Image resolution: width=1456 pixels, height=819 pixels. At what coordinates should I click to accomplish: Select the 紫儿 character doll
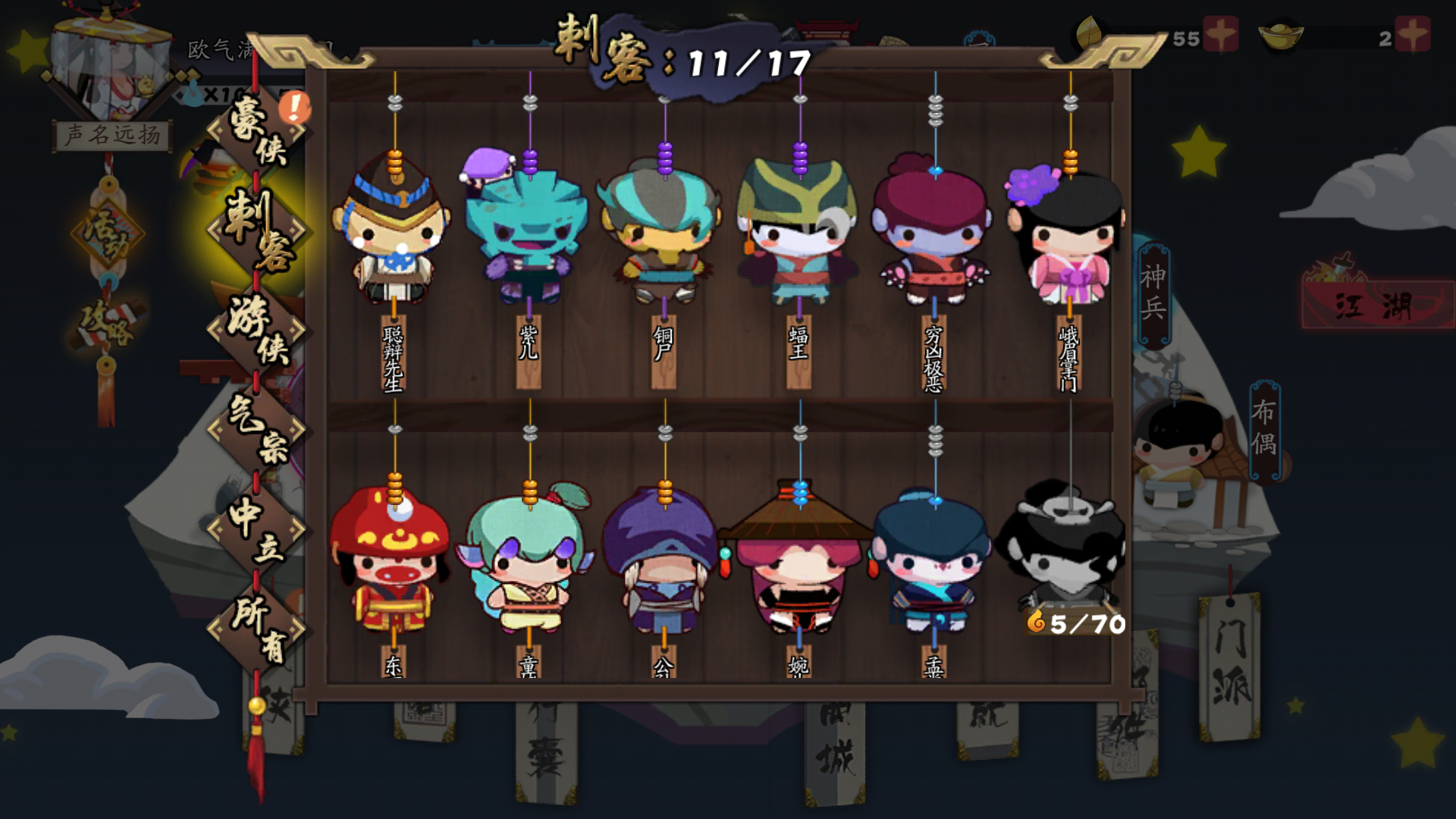(527, 227)
